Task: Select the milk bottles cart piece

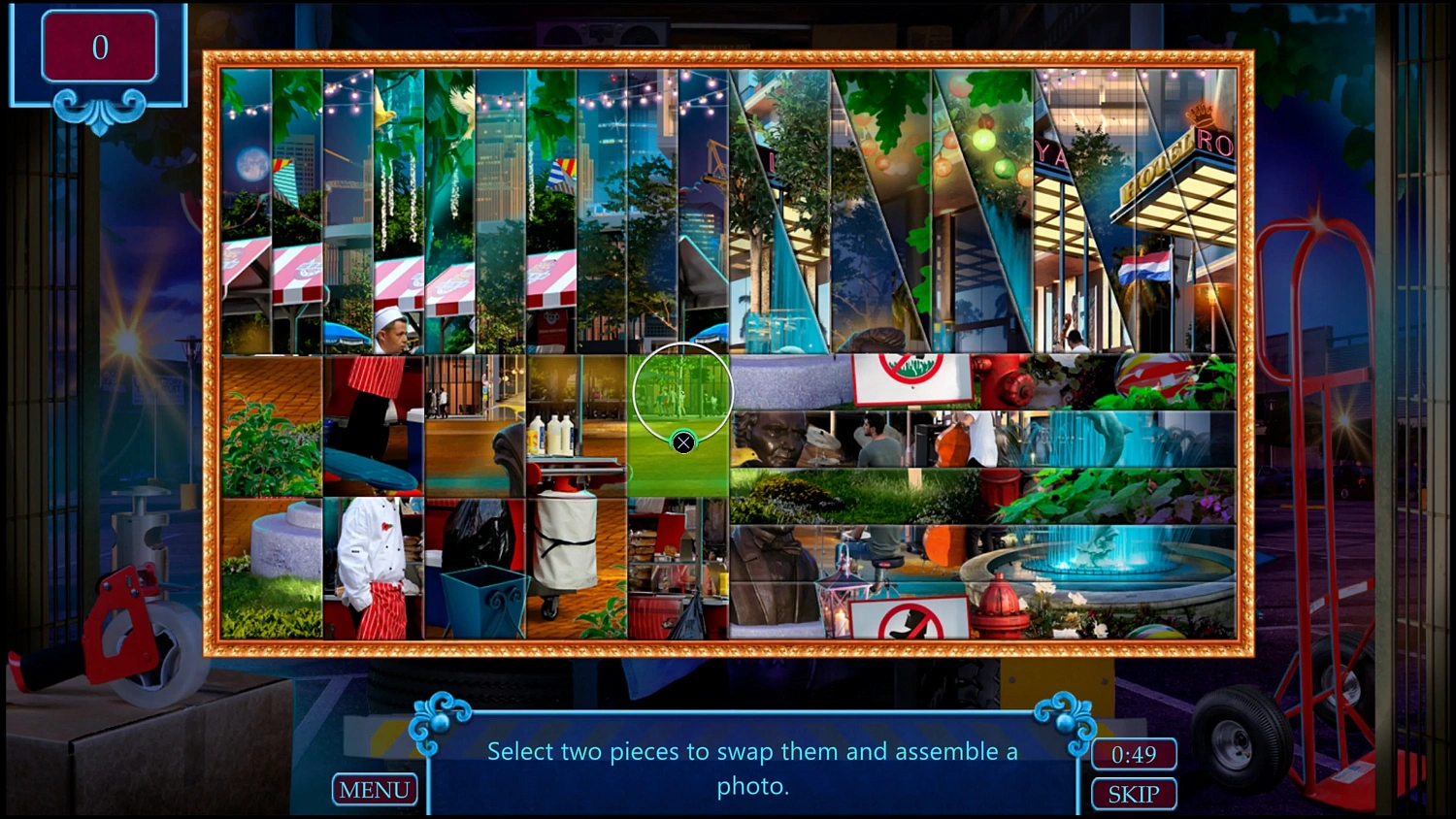Action: pyautogui.click(x=553, y=437)
